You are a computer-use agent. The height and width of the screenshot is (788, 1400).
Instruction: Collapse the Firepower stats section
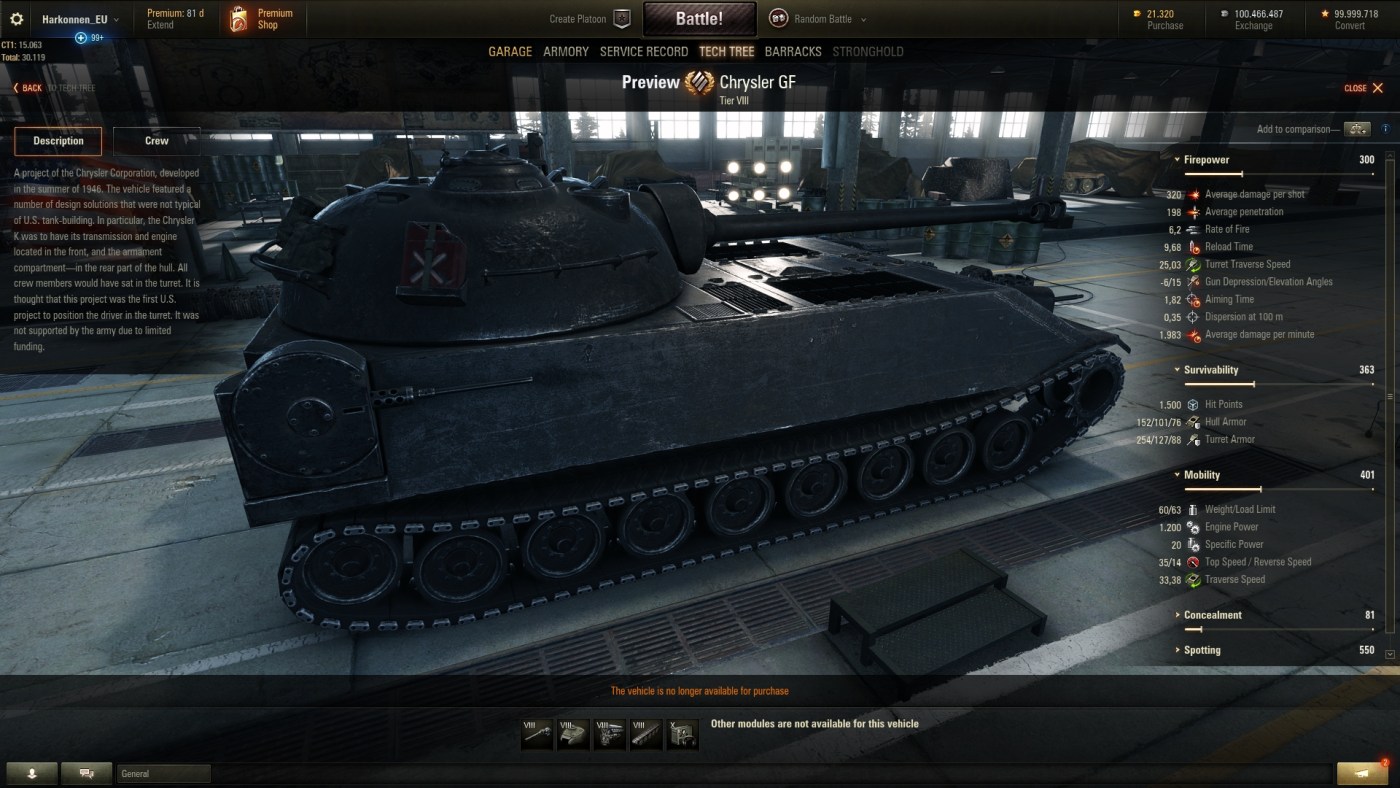coord(1206,160)
